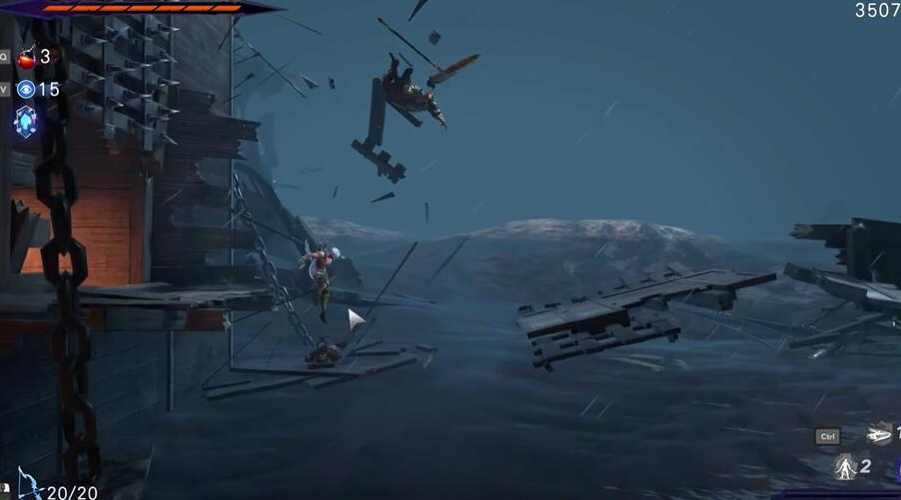Select the blue crystal shield icon

pyautogui.click(x=26, y=121)
